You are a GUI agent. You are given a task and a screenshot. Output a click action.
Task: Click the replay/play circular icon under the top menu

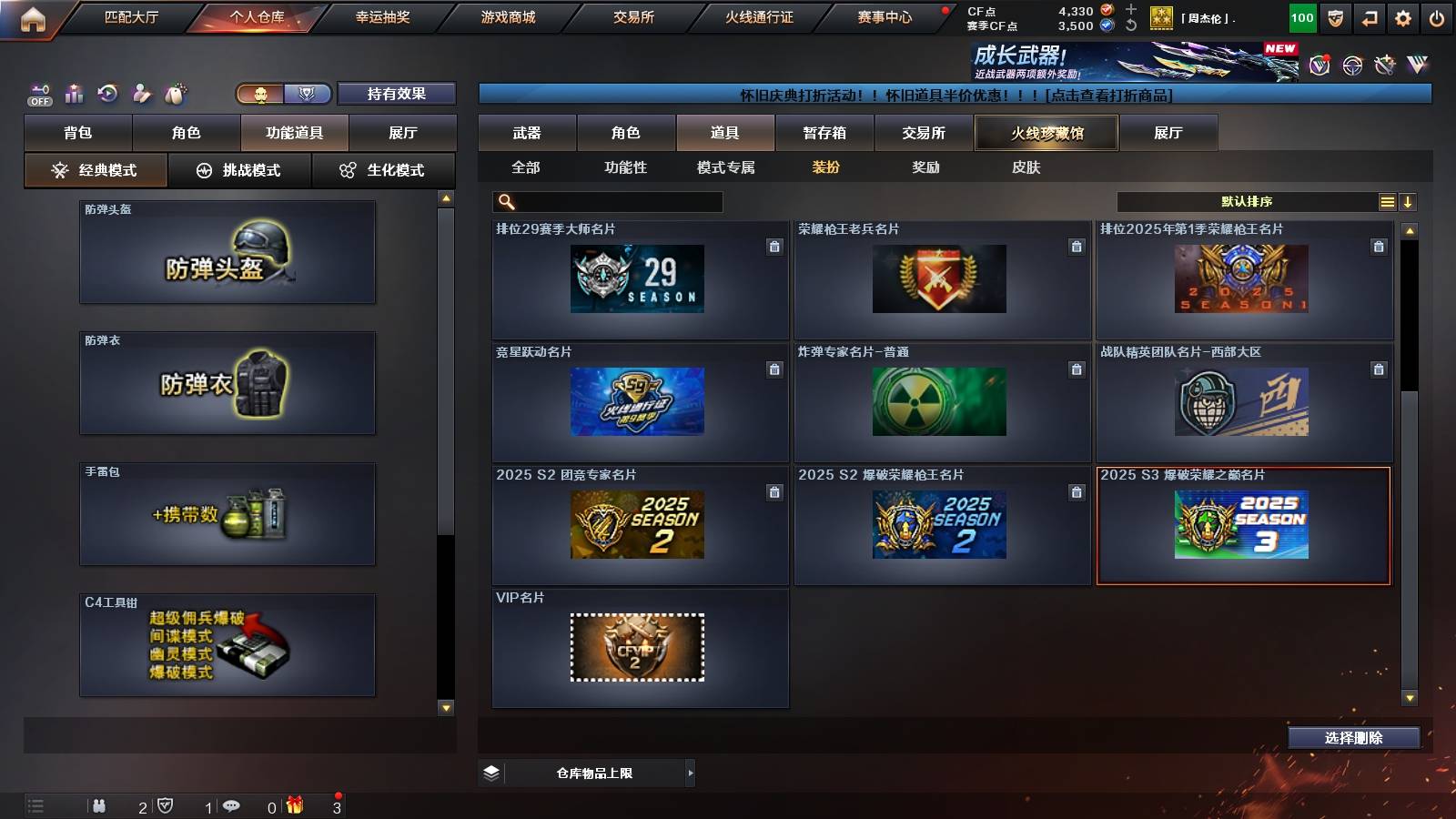(108, 93)
